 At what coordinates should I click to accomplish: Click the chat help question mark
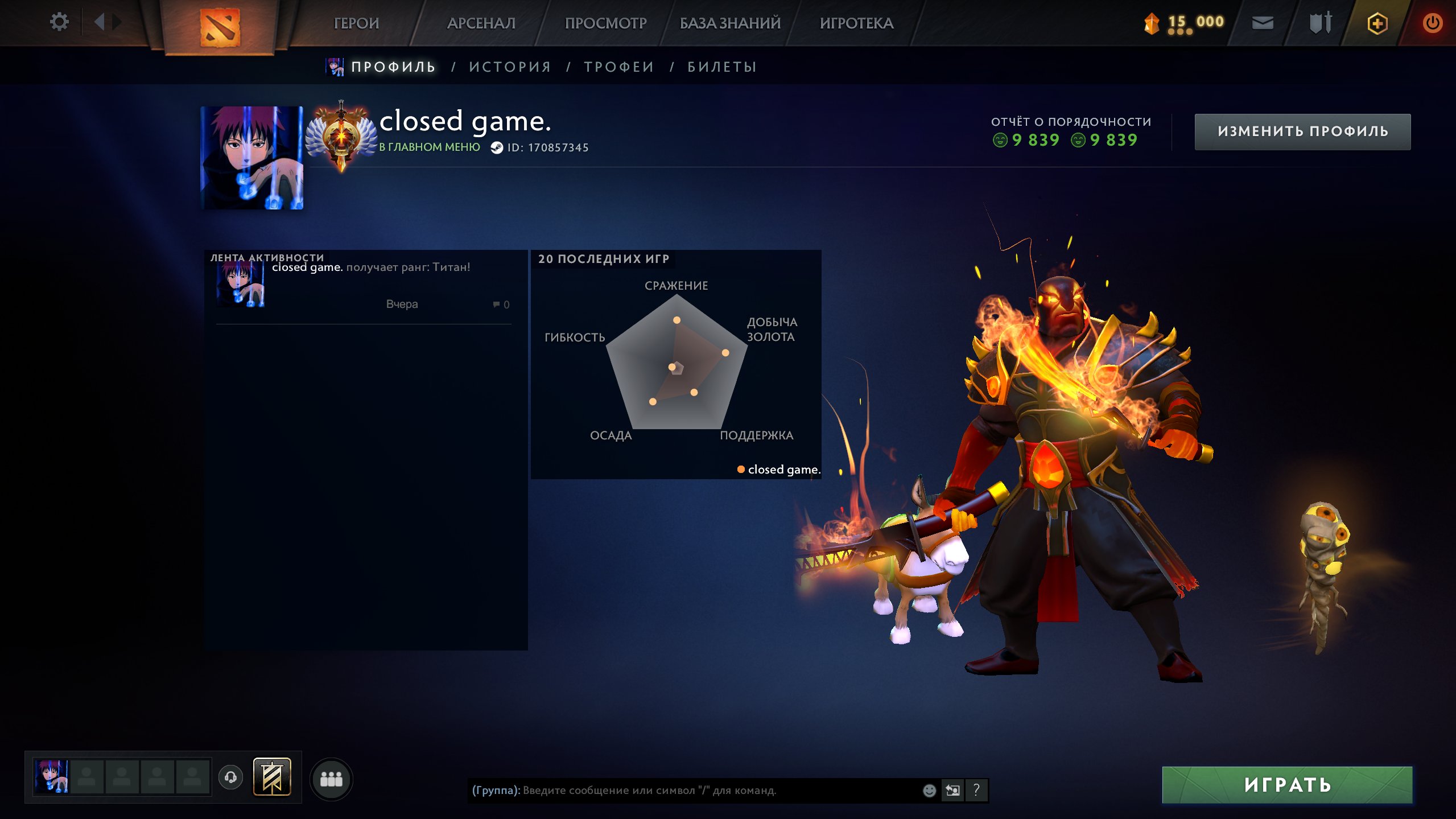[x=976, y=790]
